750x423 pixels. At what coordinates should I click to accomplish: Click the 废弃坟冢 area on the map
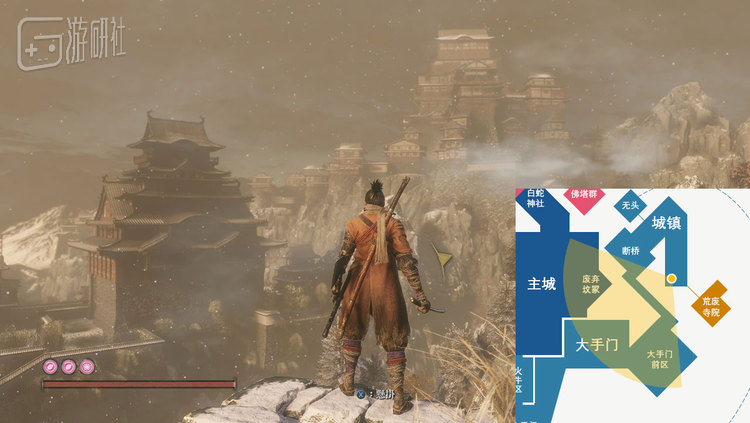[x=591, y=283]
